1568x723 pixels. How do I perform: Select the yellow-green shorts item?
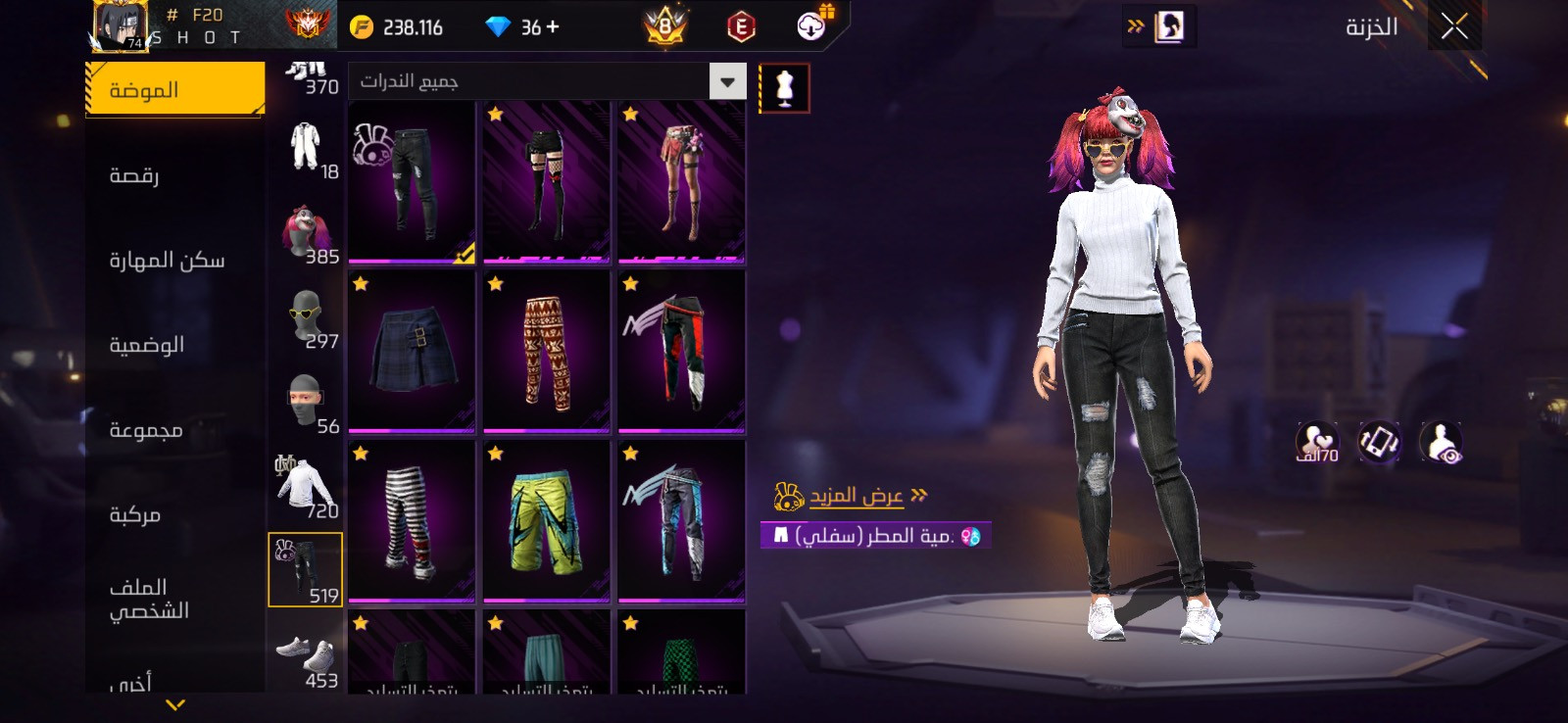[546, 520]
